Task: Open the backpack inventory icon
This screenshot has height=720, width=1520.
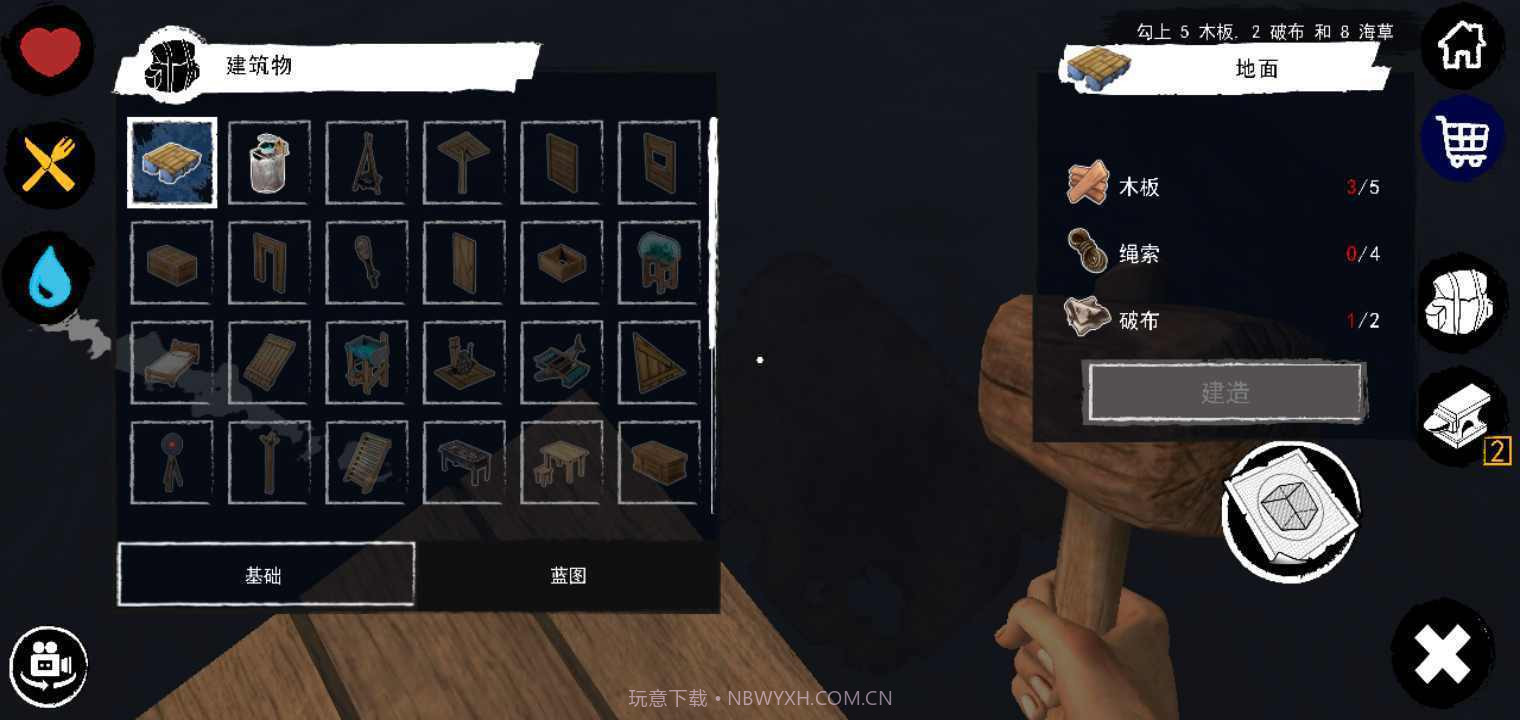Action: coord(1462,300)
